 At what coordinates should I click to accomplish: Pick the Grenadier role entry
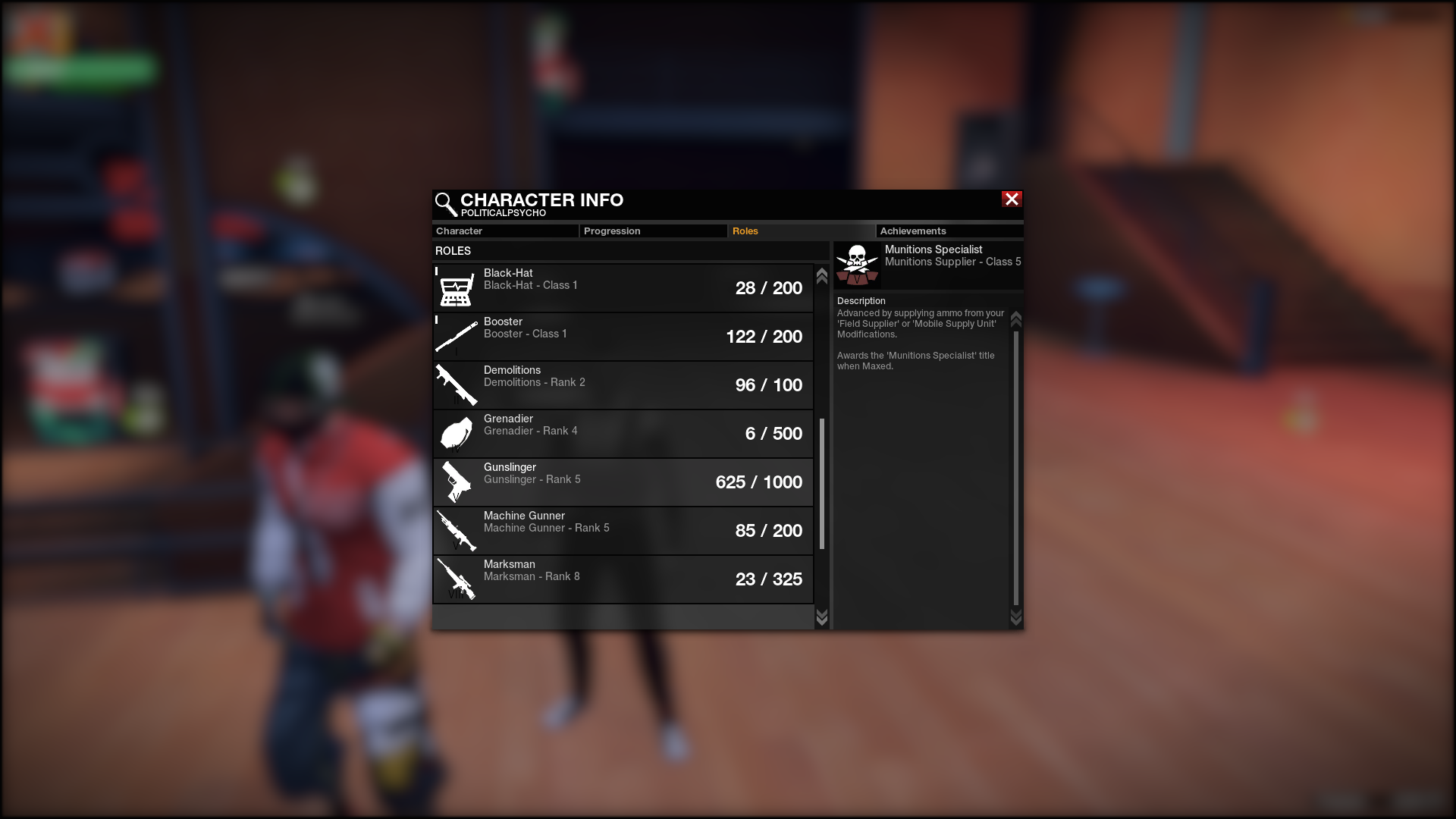[x=623, y=434]
